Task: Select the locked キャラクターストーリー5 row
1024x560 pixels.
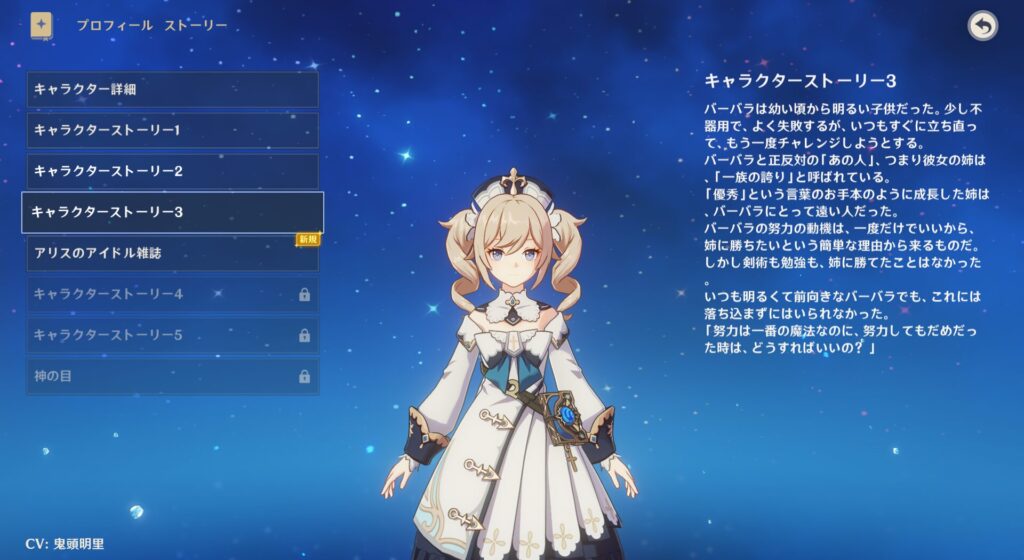Action: pyautogui.click(x=172, y=335)
